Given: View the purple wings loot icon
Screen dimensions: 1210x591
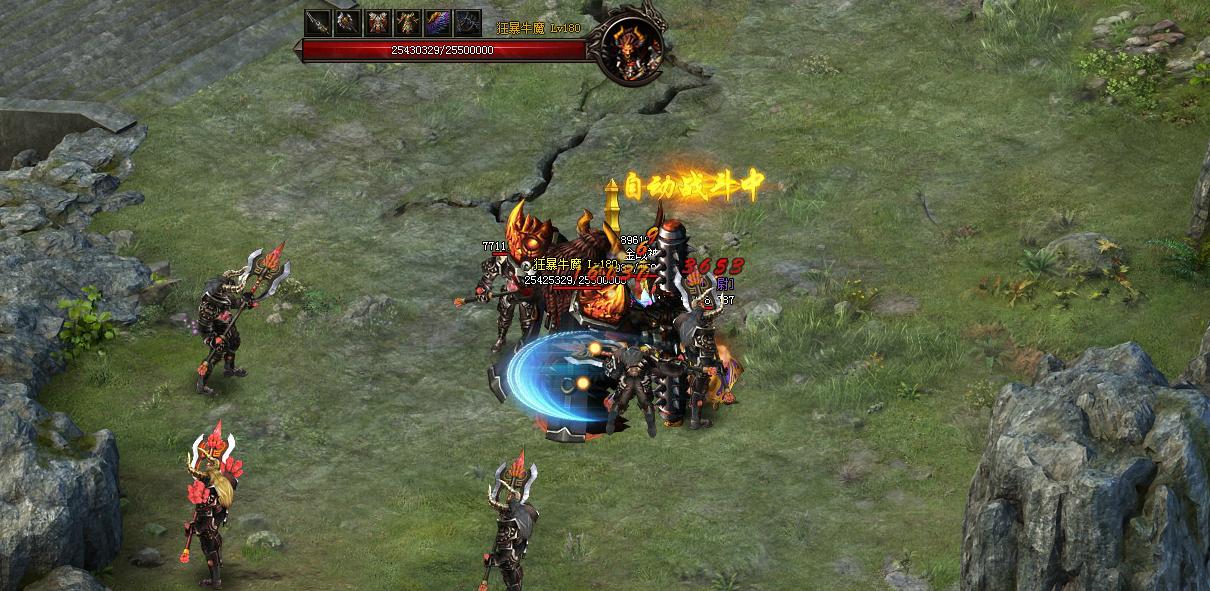Looking at the screenshot, I should tap(438, 23).
